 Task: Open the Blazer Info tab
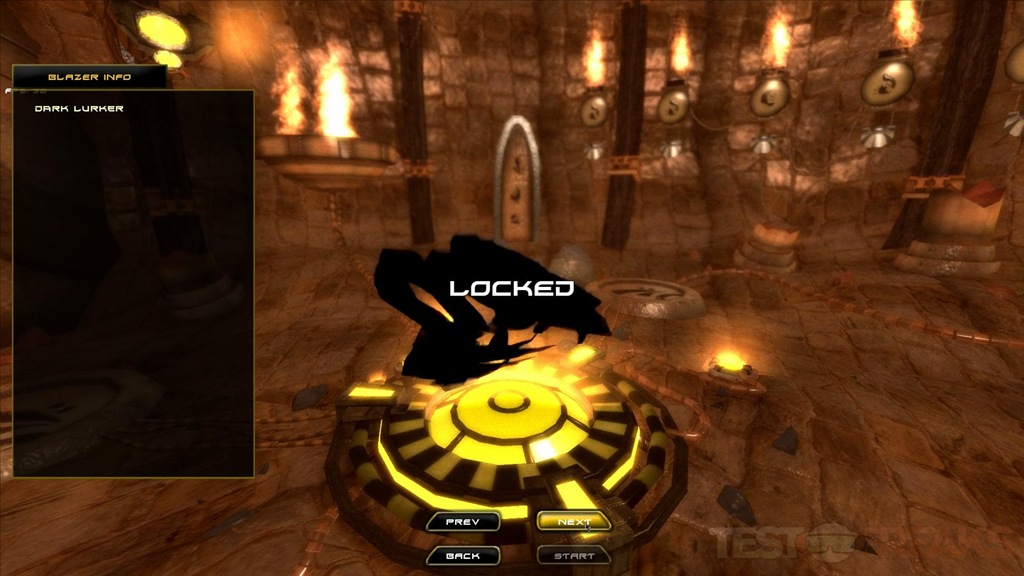point(90,77)
